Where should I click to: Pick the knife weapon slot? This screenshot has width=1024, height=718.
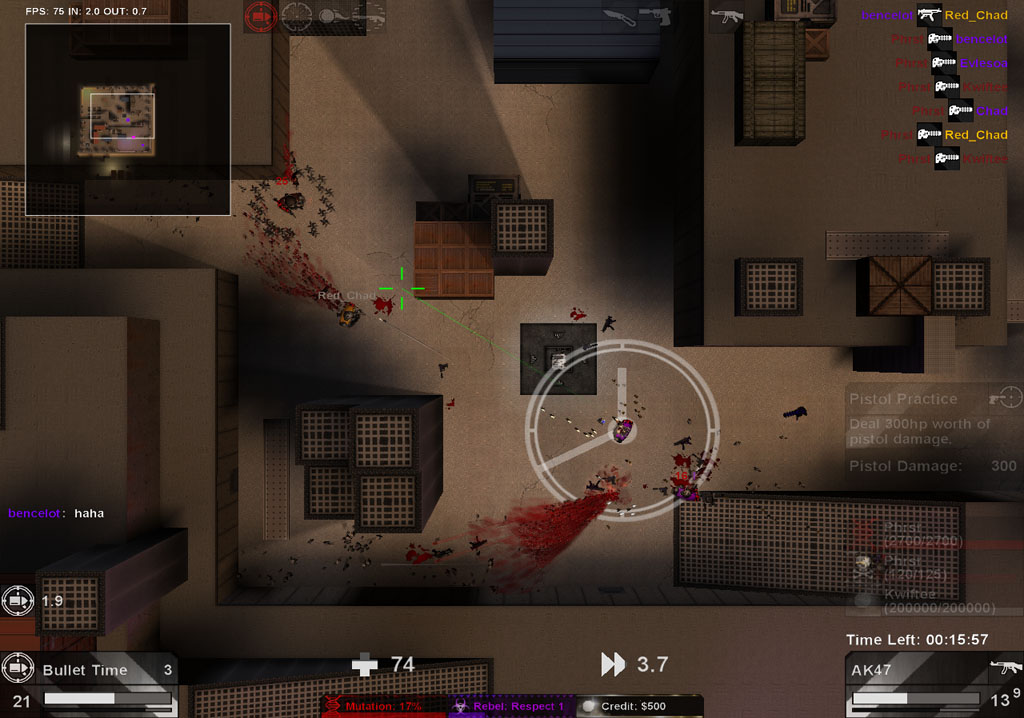(x=617, y=16)
